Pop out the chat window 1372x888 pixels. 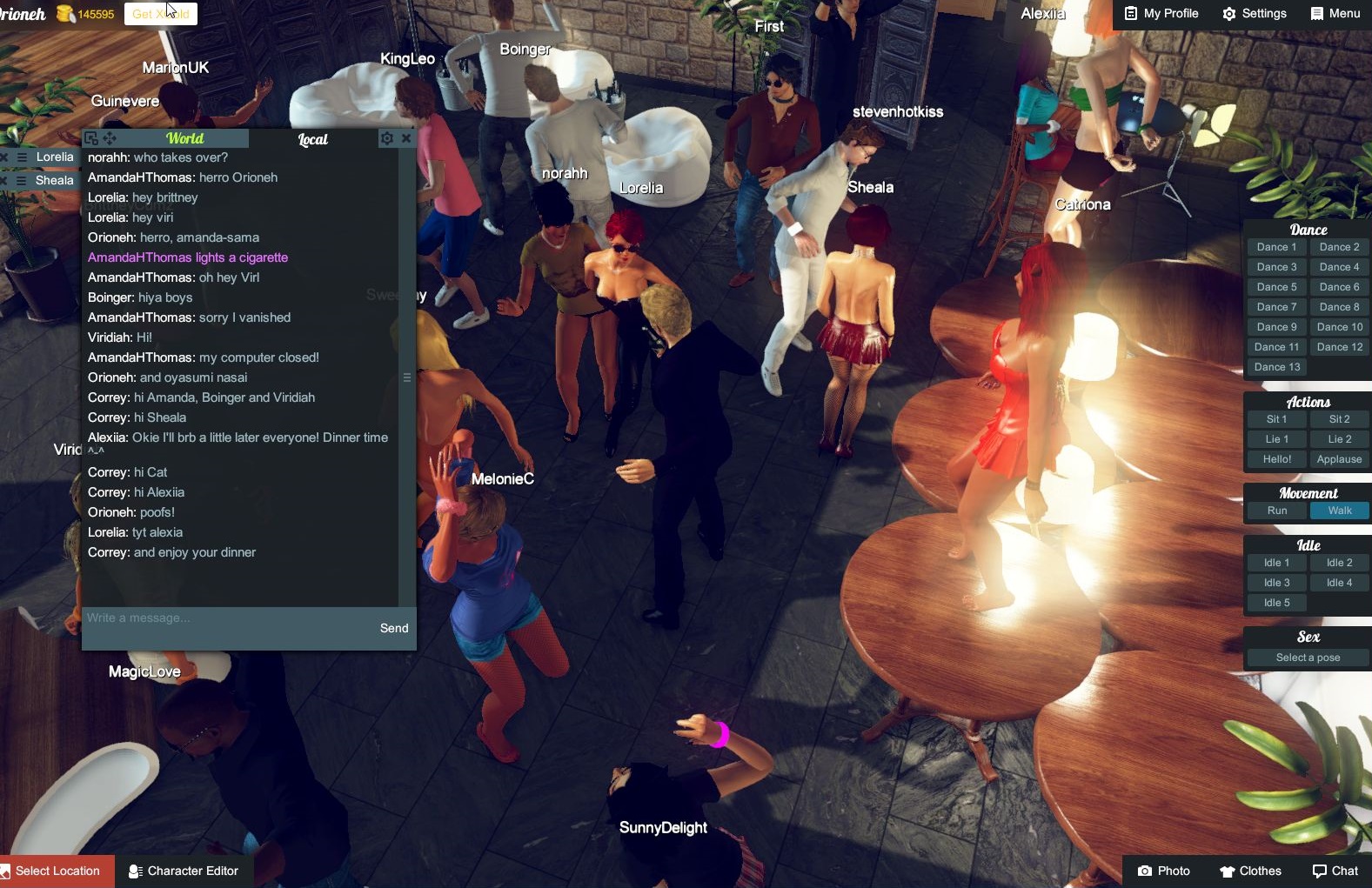[x=92, y=138]
